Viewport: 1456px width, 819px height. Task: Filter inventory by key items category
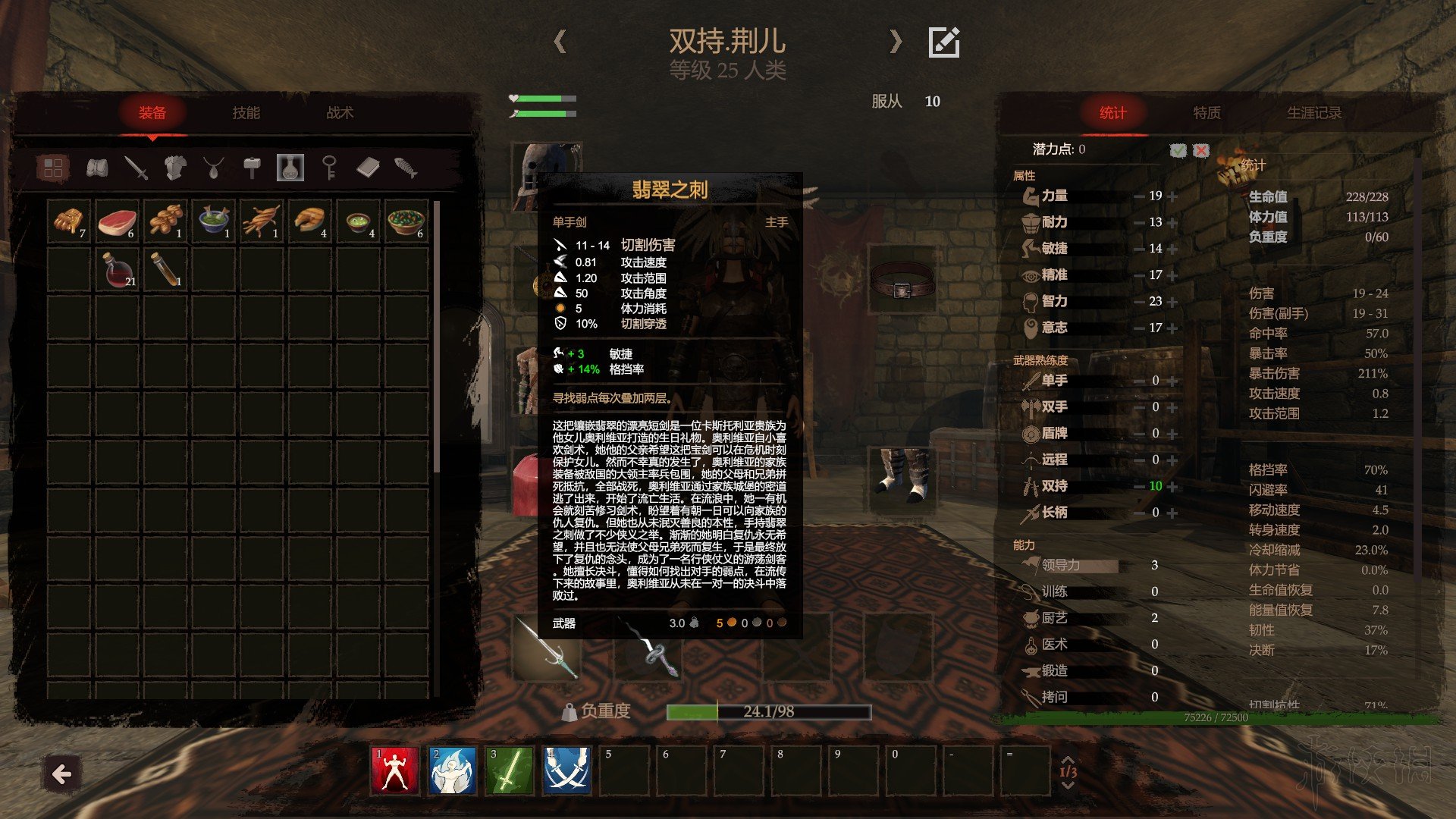[329, 168]
